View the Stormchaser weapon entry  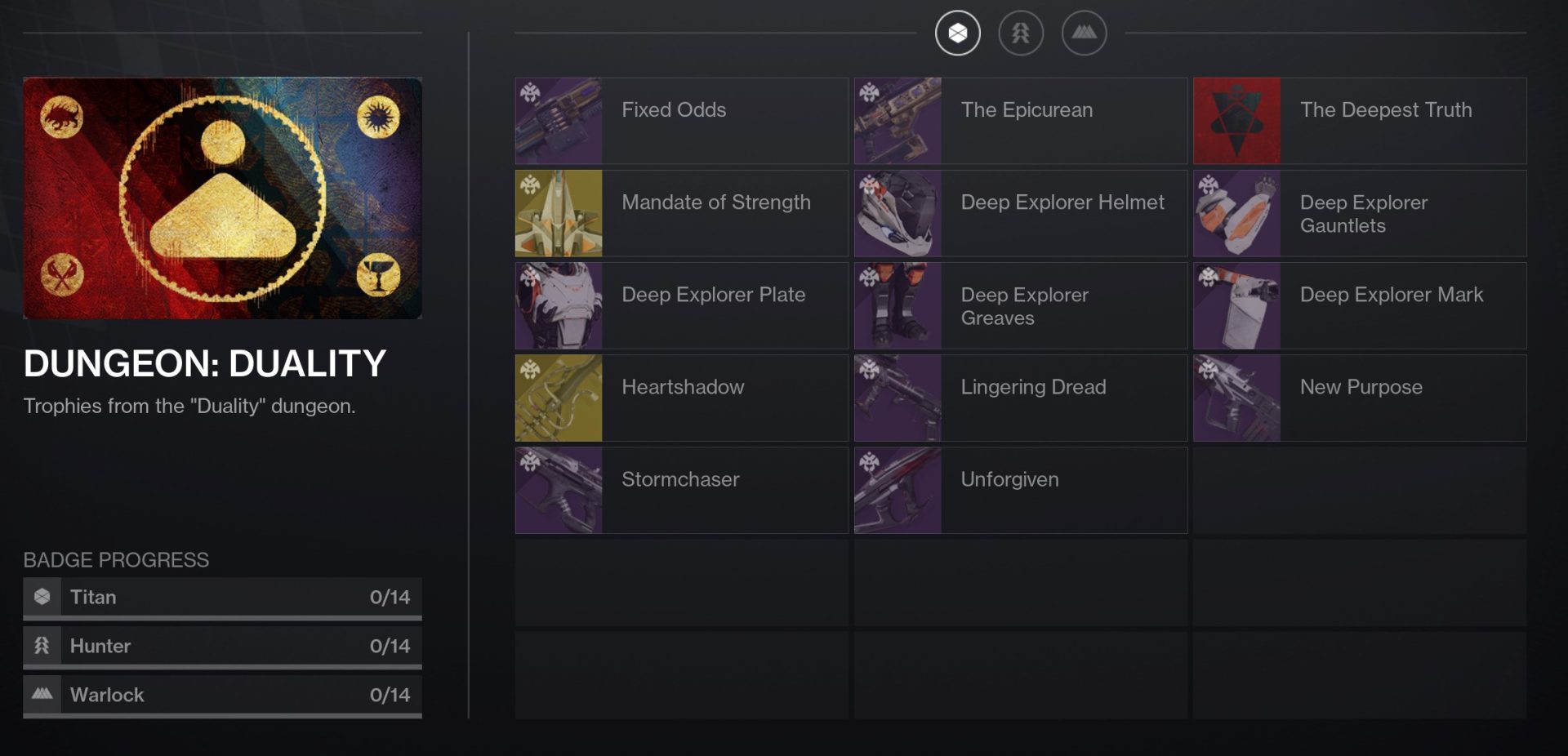681,490
